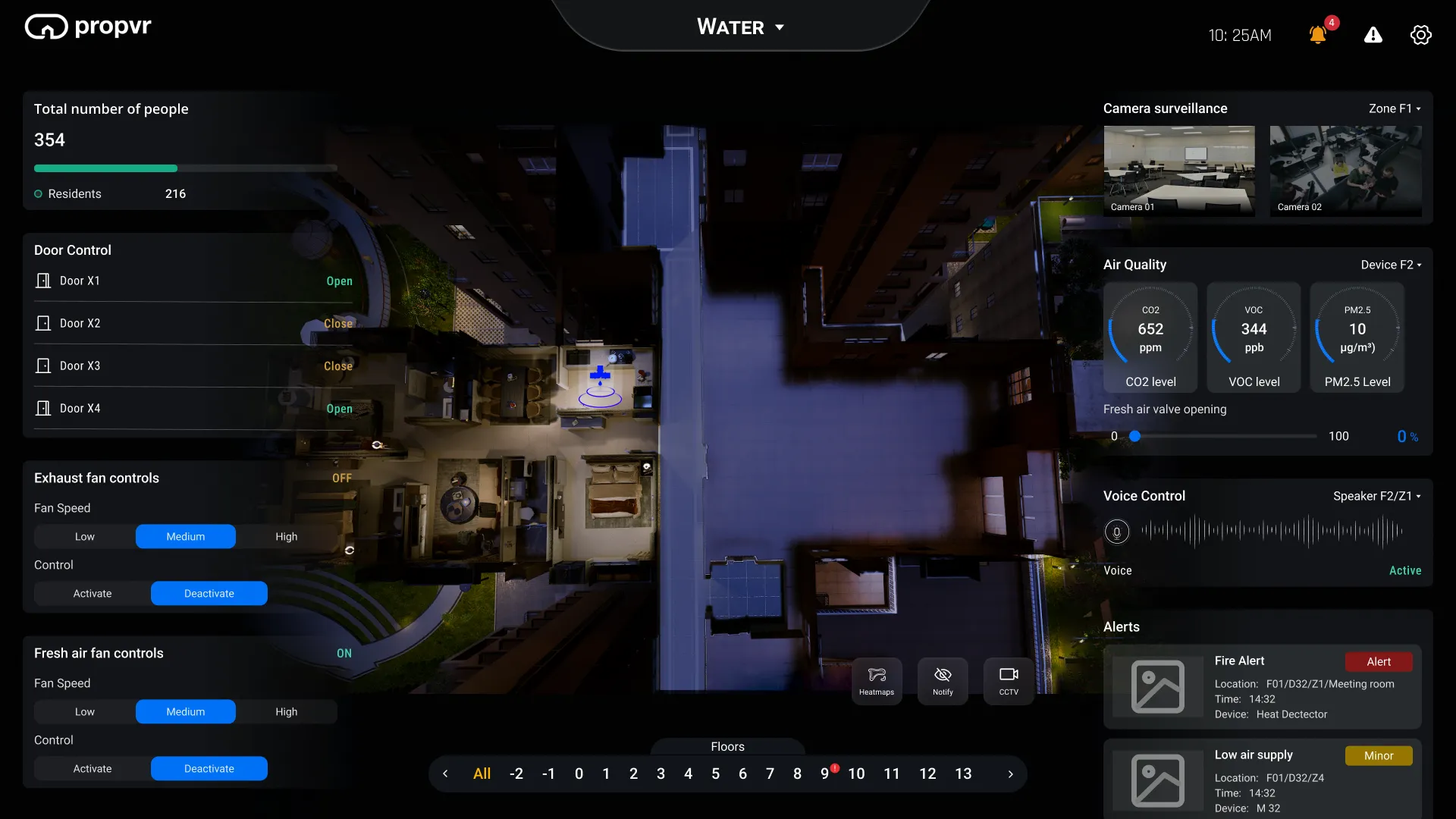The width and height of the screenshot is (1456, 819).
Task: Open Door X1
Action: pos(338,281)
